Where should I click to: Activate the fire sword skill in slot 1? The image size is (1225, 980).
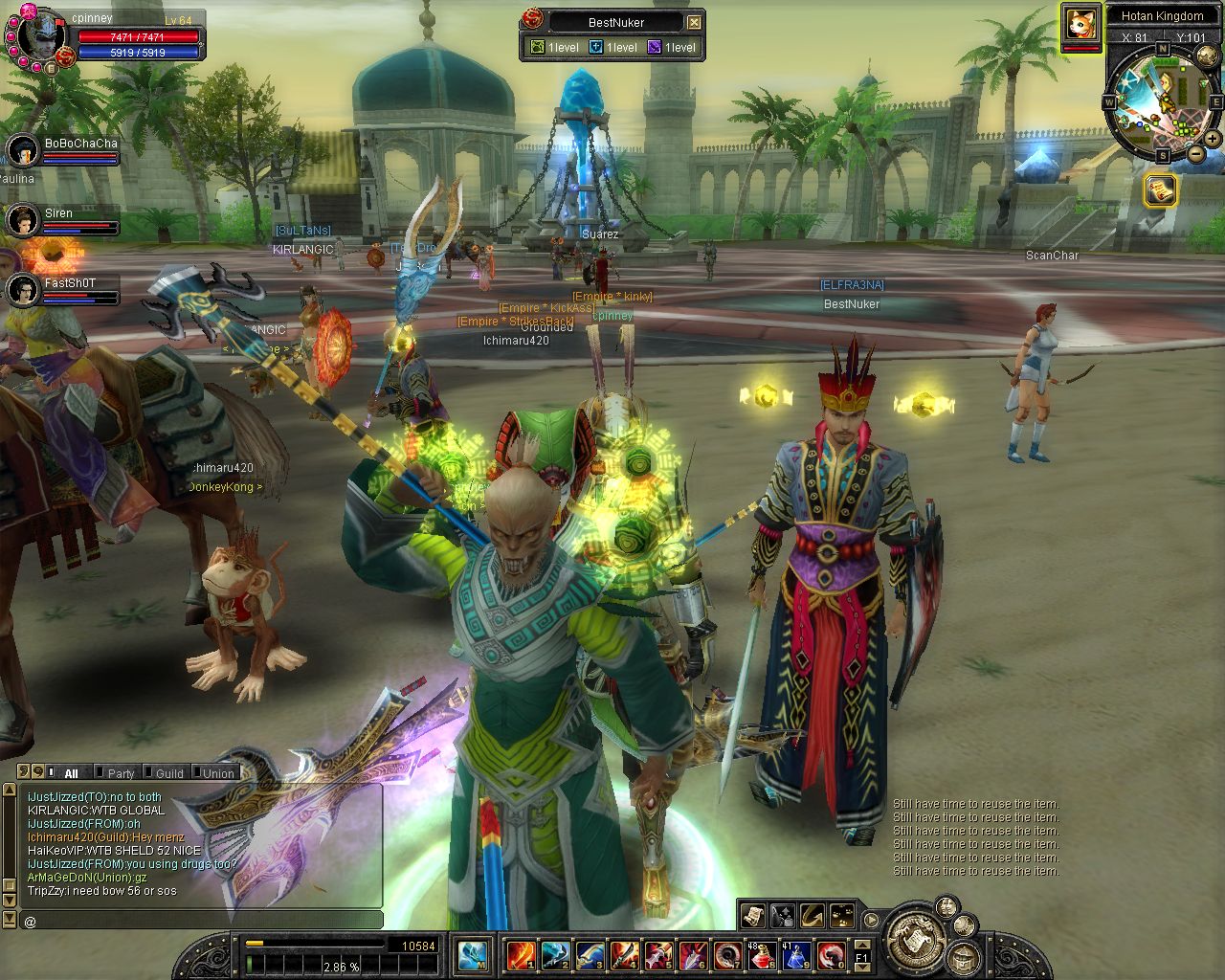[x=522, y=954]
